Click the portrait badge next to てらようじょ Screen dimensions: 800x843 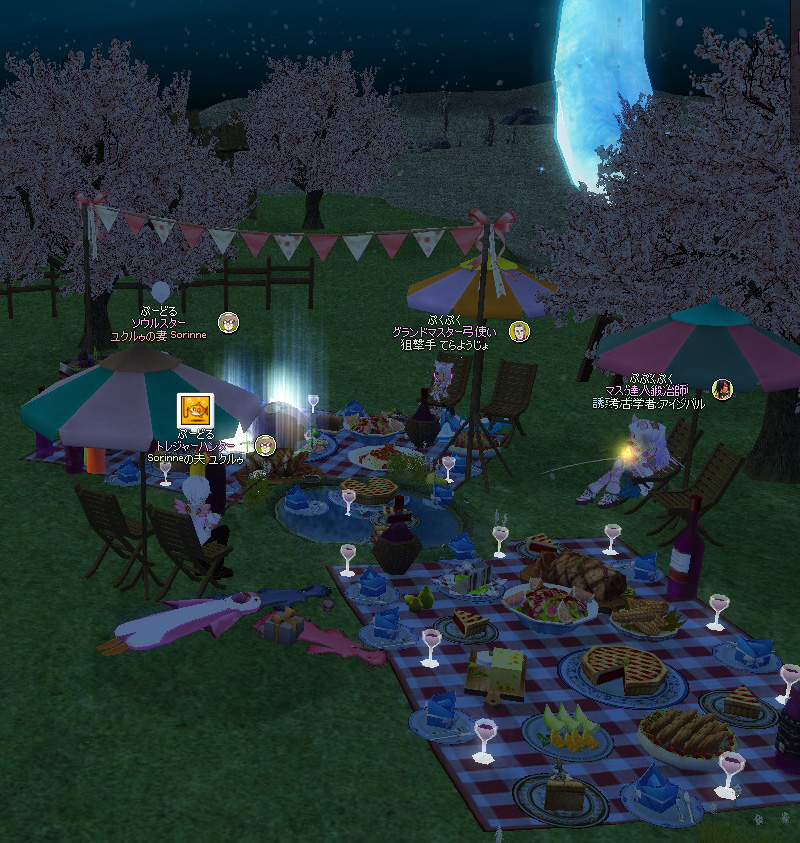click(x=519, y=331)
